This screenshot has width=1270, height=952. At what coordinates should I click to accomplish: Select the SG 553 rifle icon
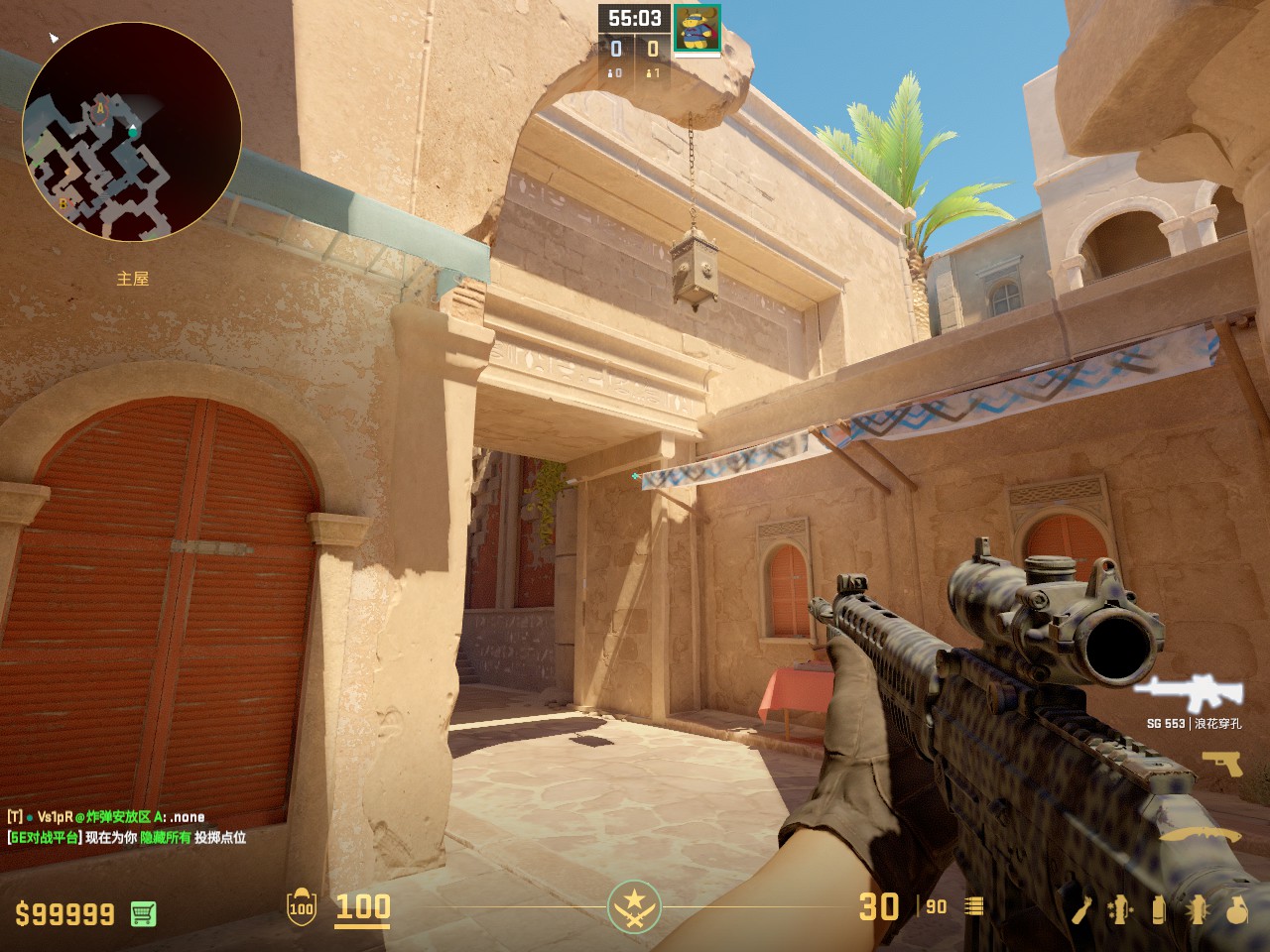point(1188,692)
